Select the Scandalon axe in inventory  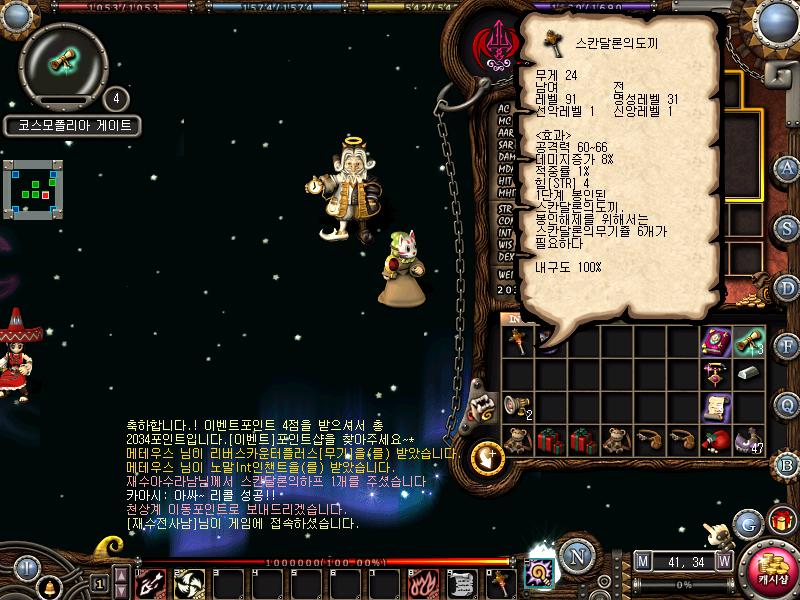coord(516,341)
